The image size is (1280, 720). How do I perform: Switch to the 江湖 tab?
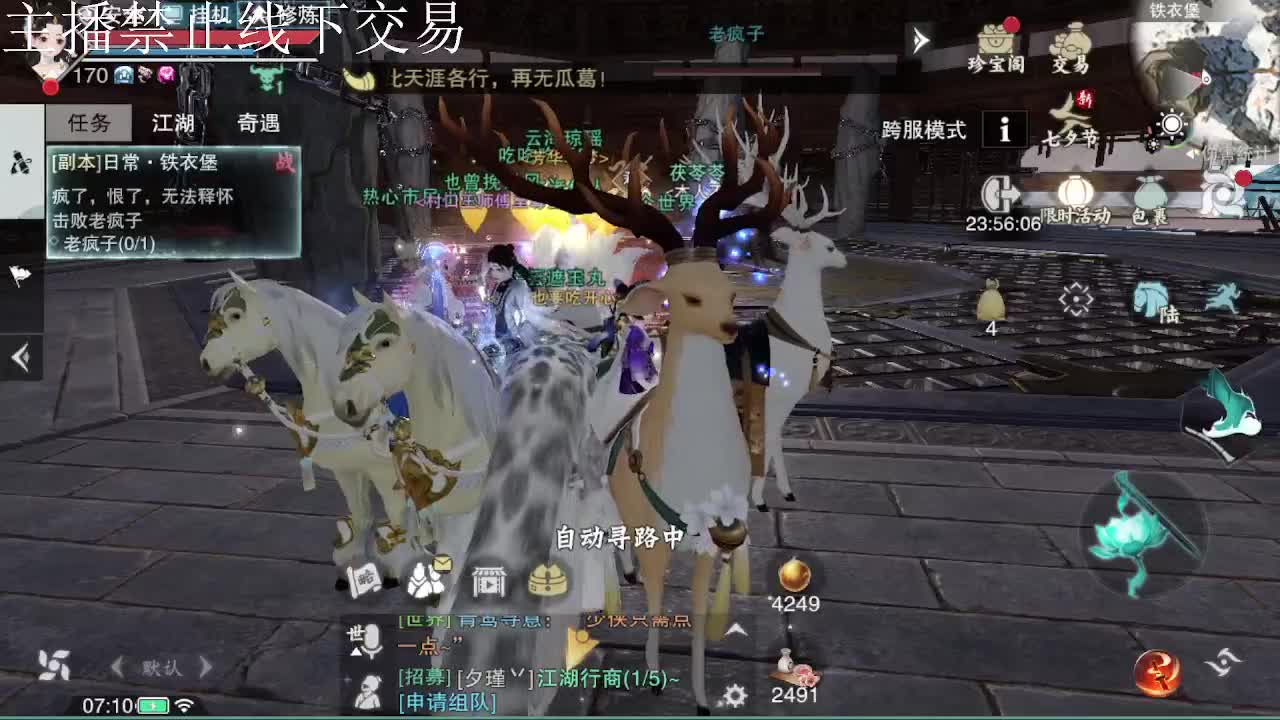click(174, 124)
